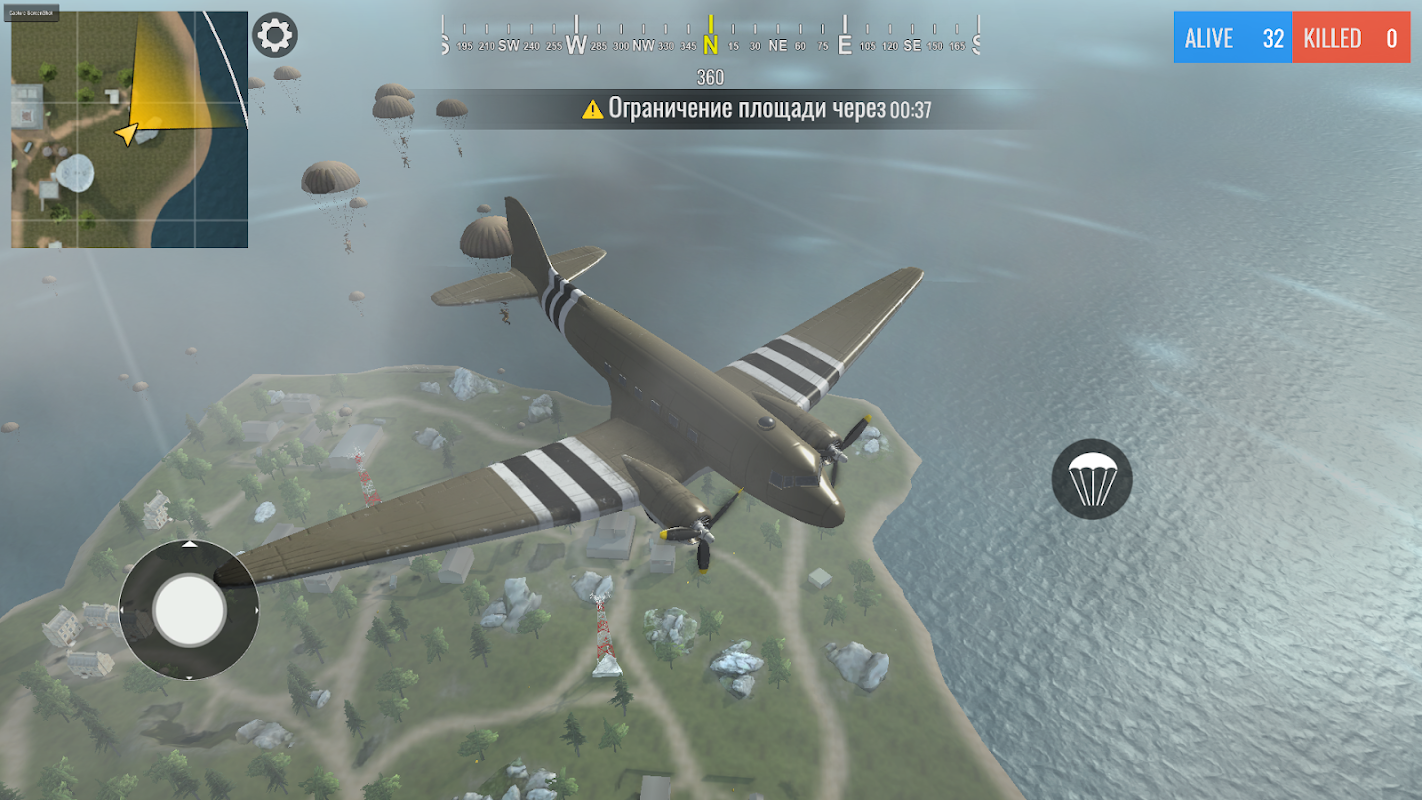Open settings with the gear icon
This screenshot has height=800, width=1422.
tap(275, 36)
